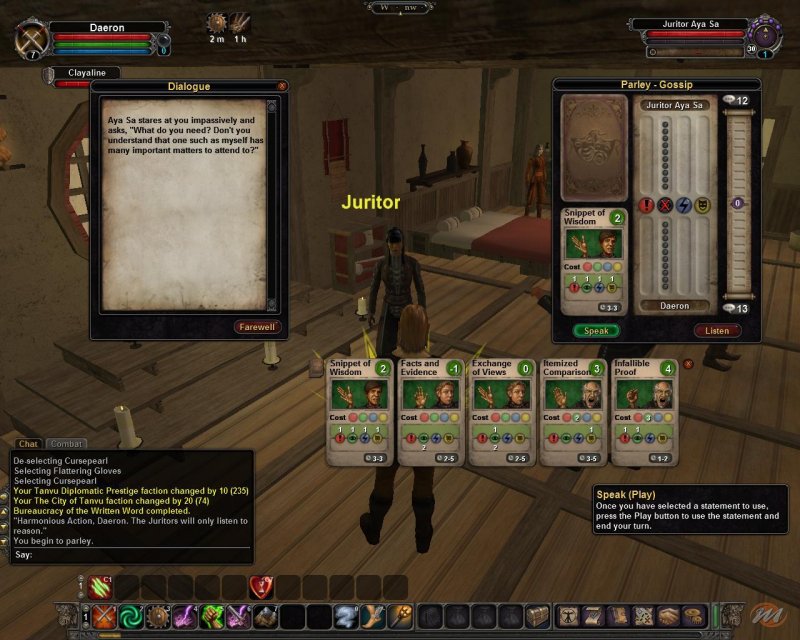Click the Say chat input field
The width and height of the screenshot is (800, 640).
point(130,554)
